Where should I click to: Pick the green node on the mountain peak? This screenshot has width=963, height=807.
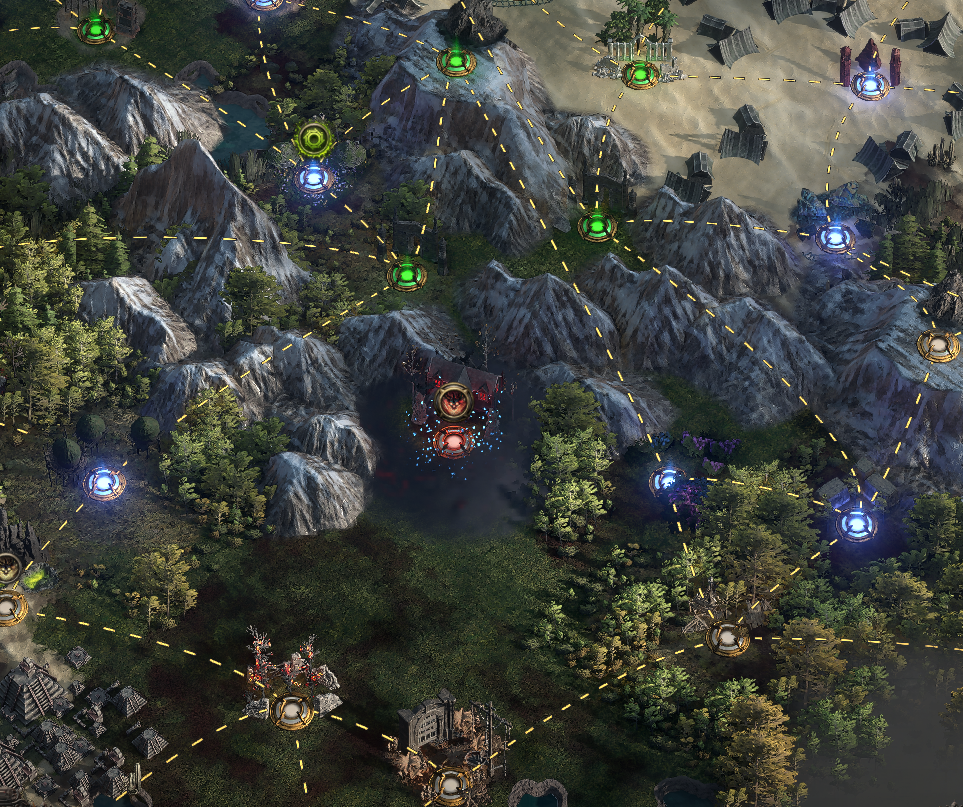click(456, 62)
